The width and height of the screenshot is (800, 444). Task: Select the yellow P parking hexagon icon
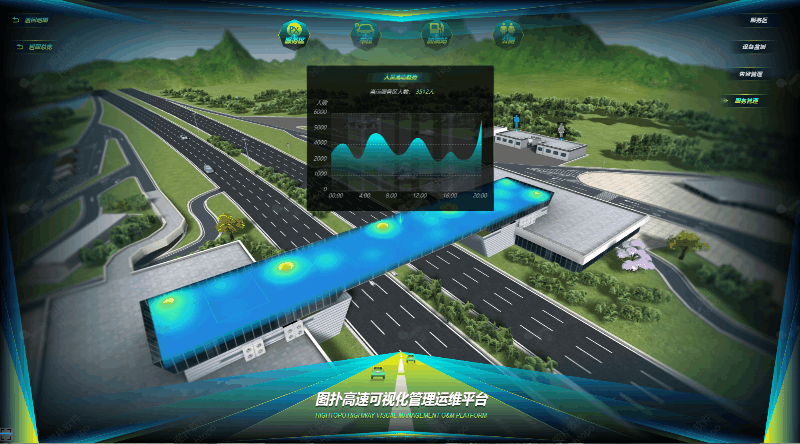295,34
